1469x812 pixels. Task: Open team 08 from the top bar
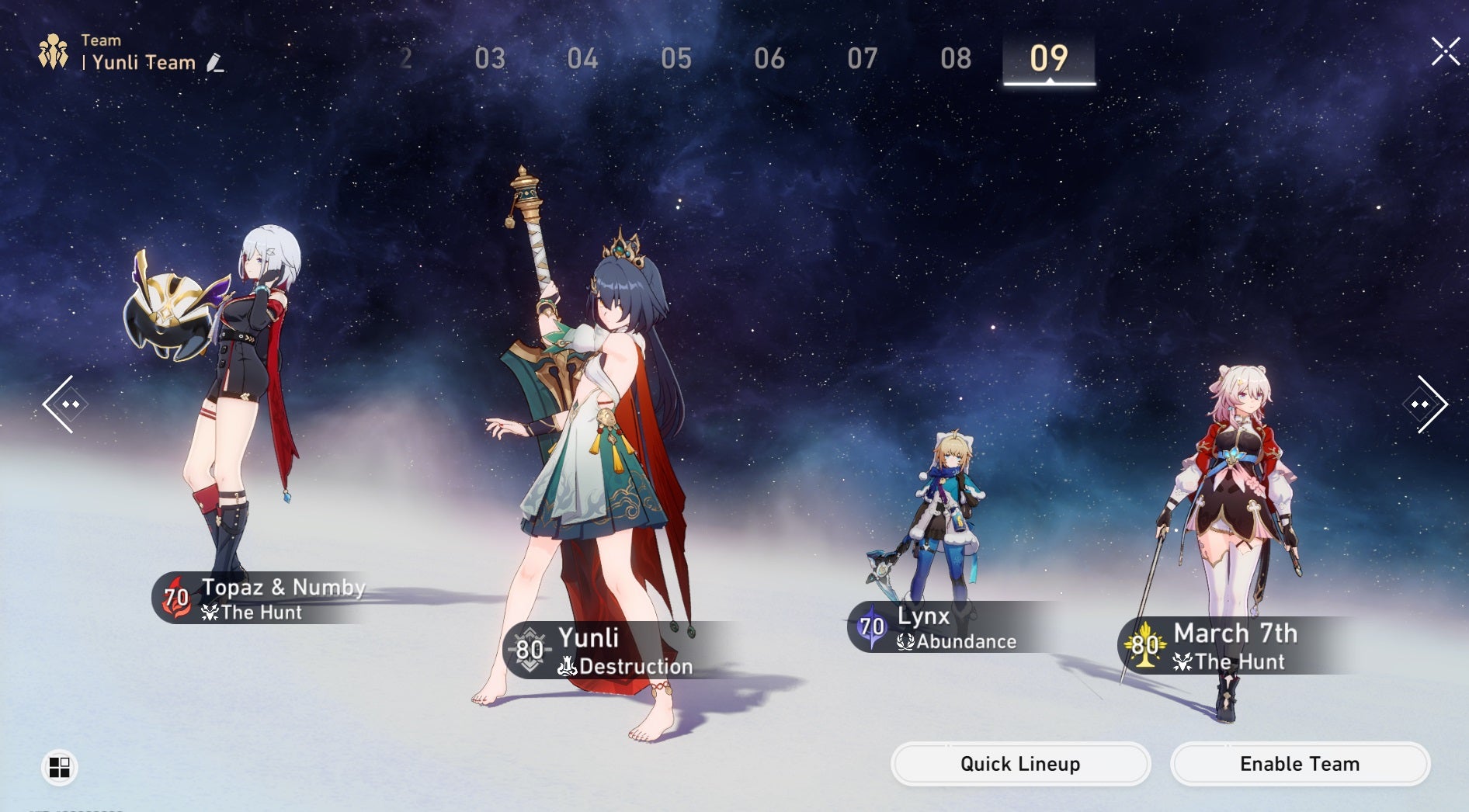point(957,58)
